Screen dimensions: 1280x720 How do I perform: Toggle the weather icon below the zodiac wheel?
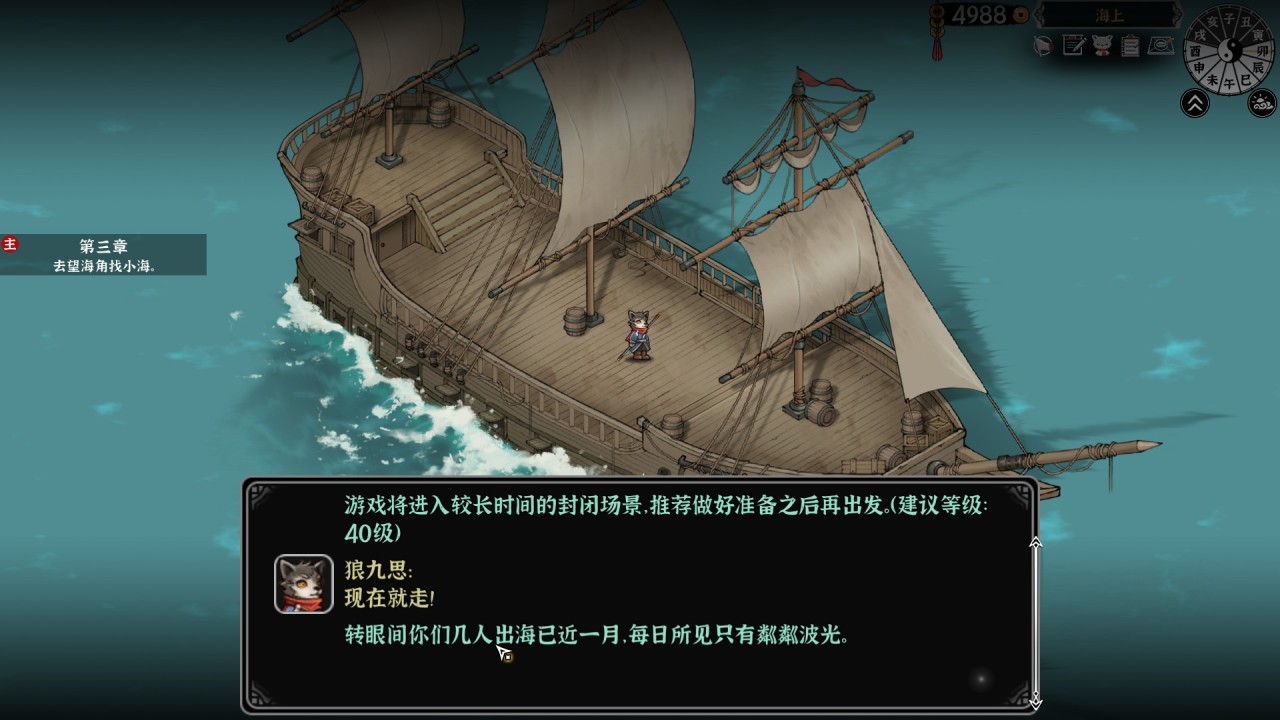point(1264,101)
